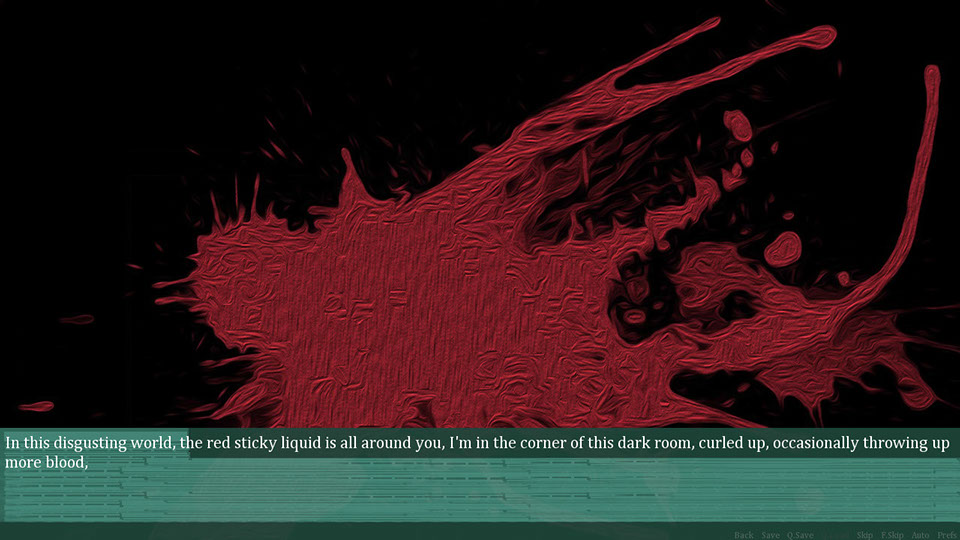The image size is (960, 540).
Task: Activate the Skip button
Action: [865, 535]
